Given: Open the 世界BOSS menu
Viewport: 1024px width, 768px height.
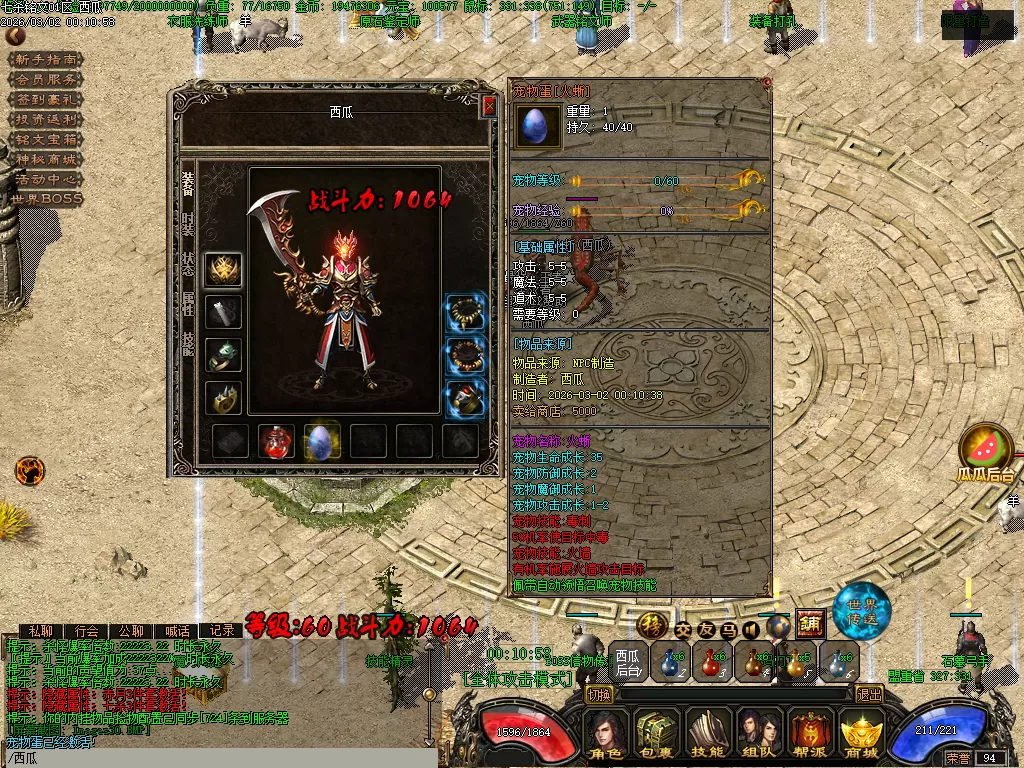Looking at the screenshot, I should 45,199.
